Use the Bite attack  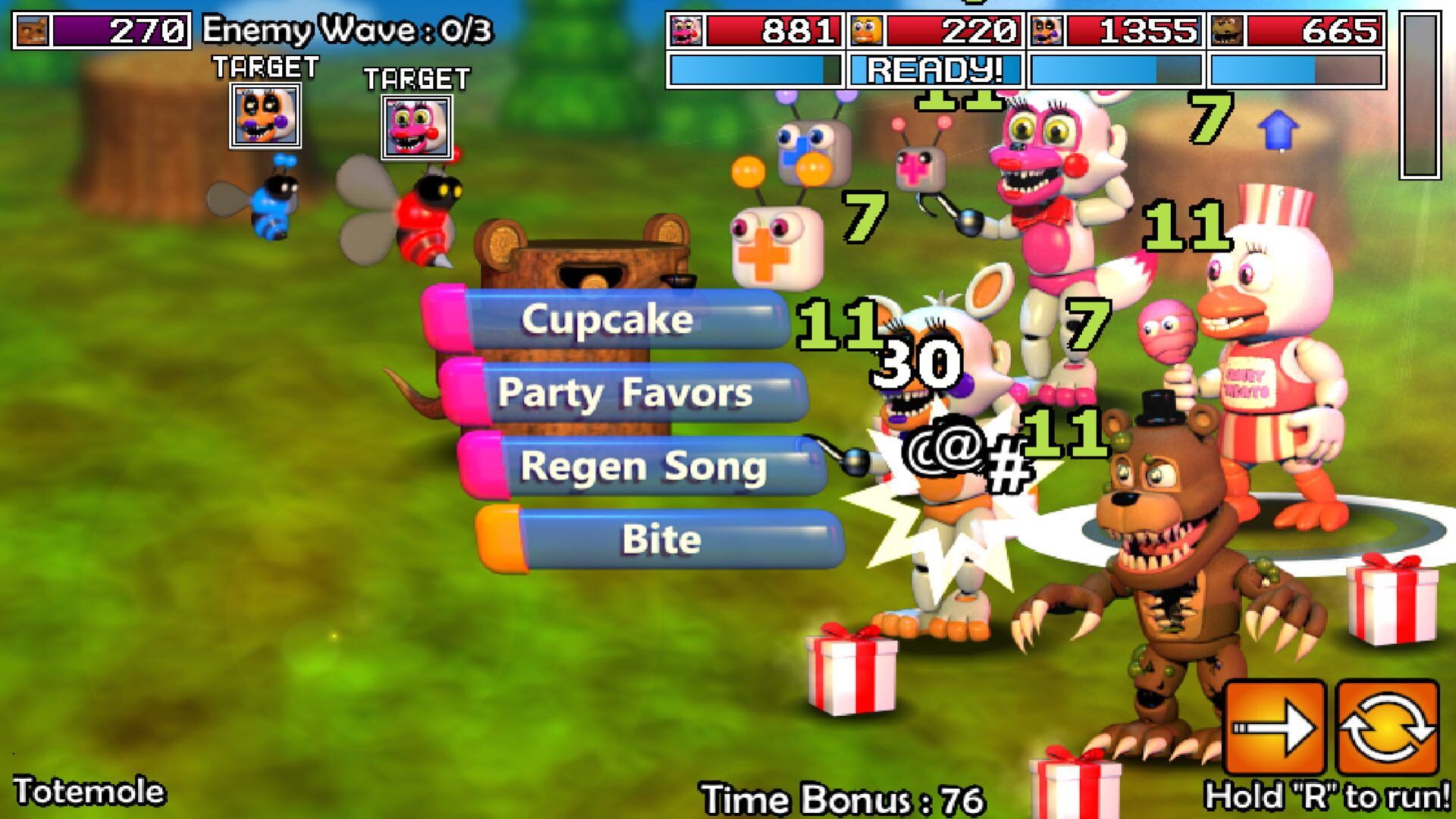pyautogui.click(x=658, y=538)
